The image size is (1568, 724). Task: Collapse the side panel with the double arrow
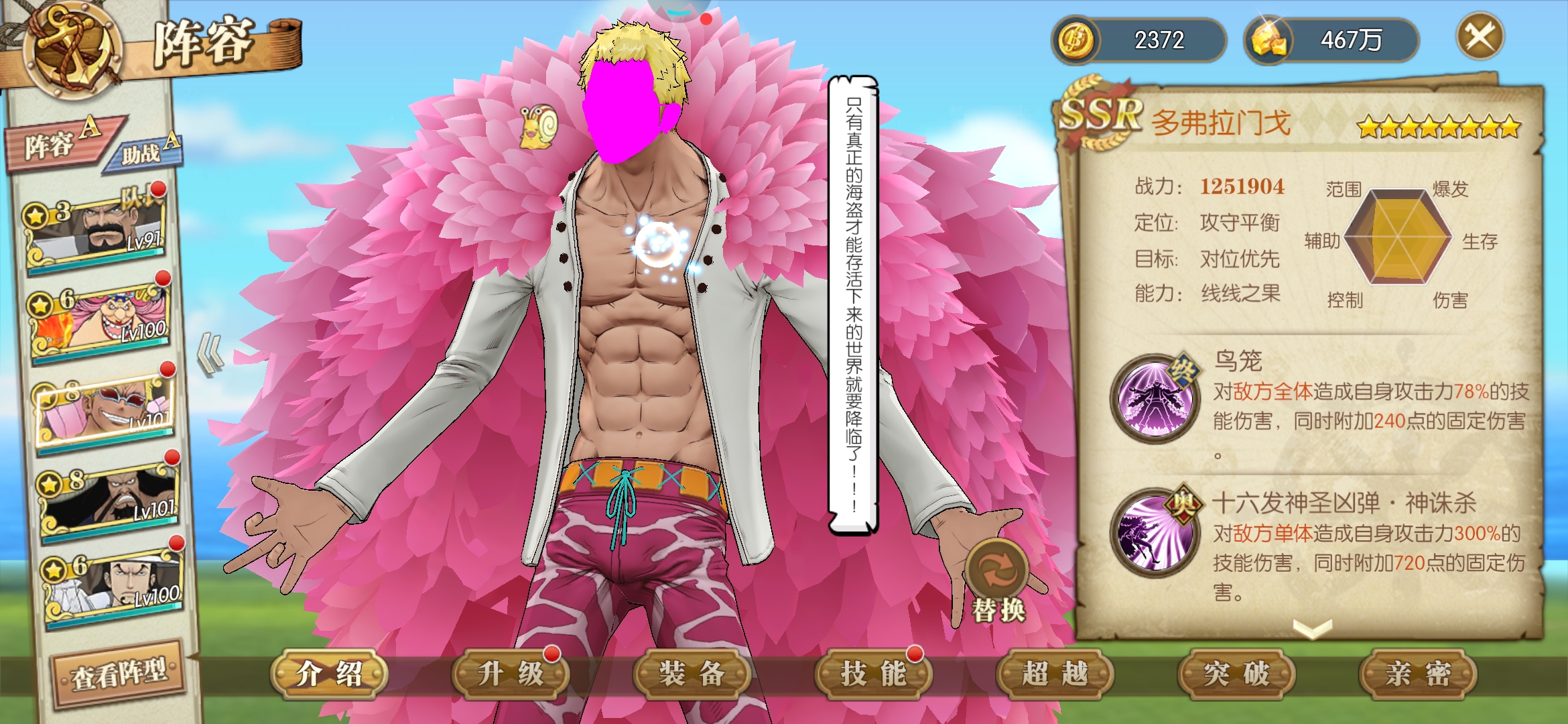coord(212,353)
